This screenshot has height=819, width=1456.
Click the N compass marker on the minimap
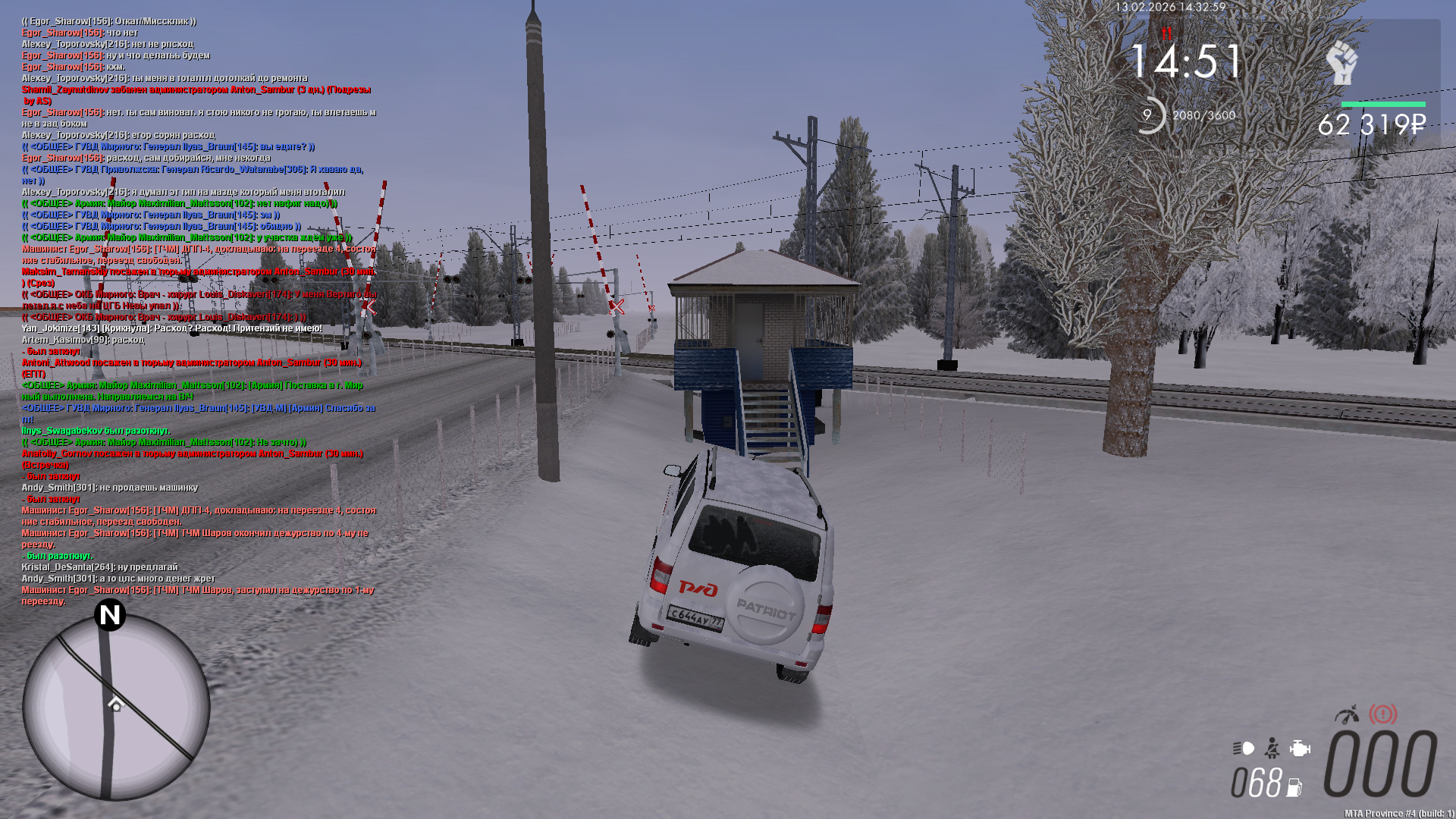click(110, 614)
